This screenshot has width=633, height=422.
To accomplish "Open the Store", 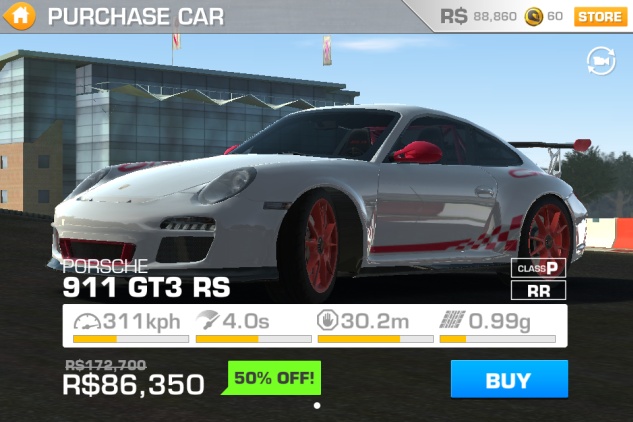I will [x=599, y=16].
